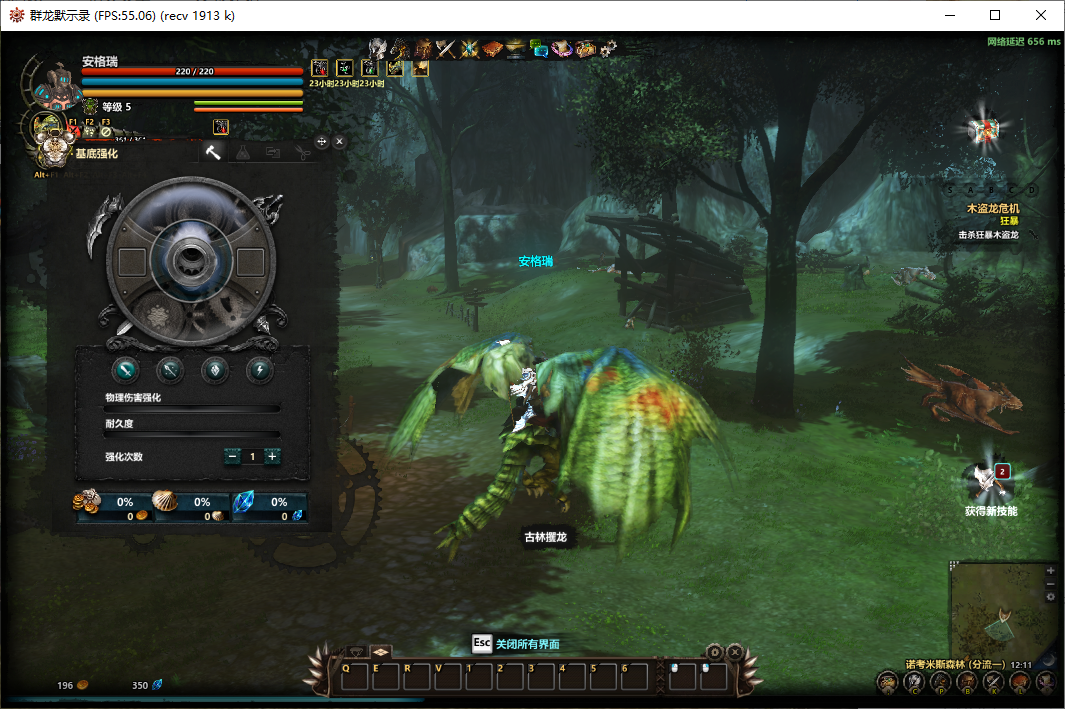Select the crystal gem enhancement type icon
1065x709 pixels.
(x=215, y=369)
